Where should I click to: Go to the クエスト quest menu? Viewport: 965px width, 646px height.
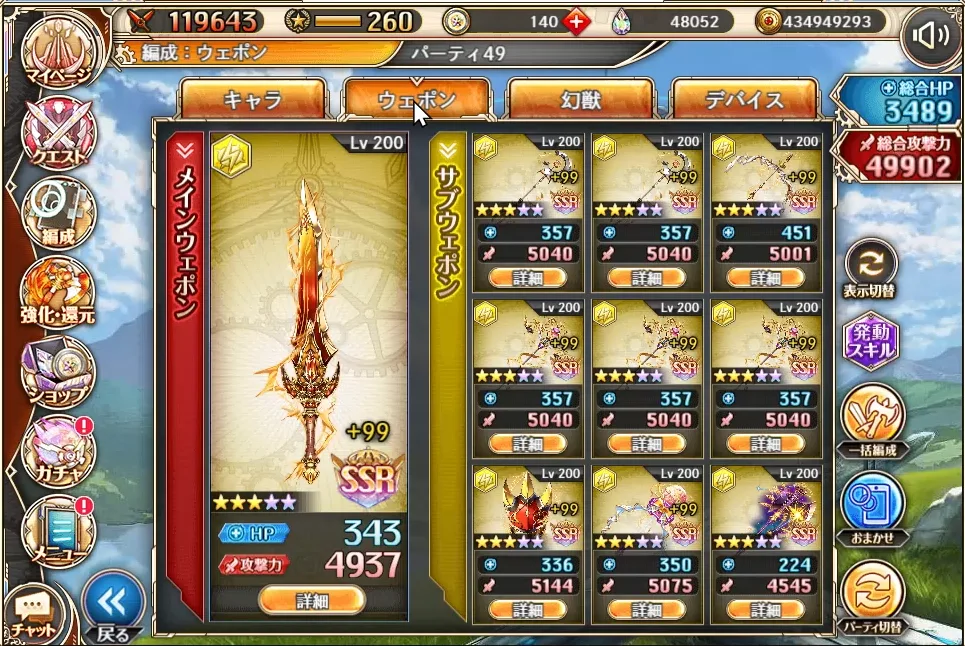(x=59, y=133)
